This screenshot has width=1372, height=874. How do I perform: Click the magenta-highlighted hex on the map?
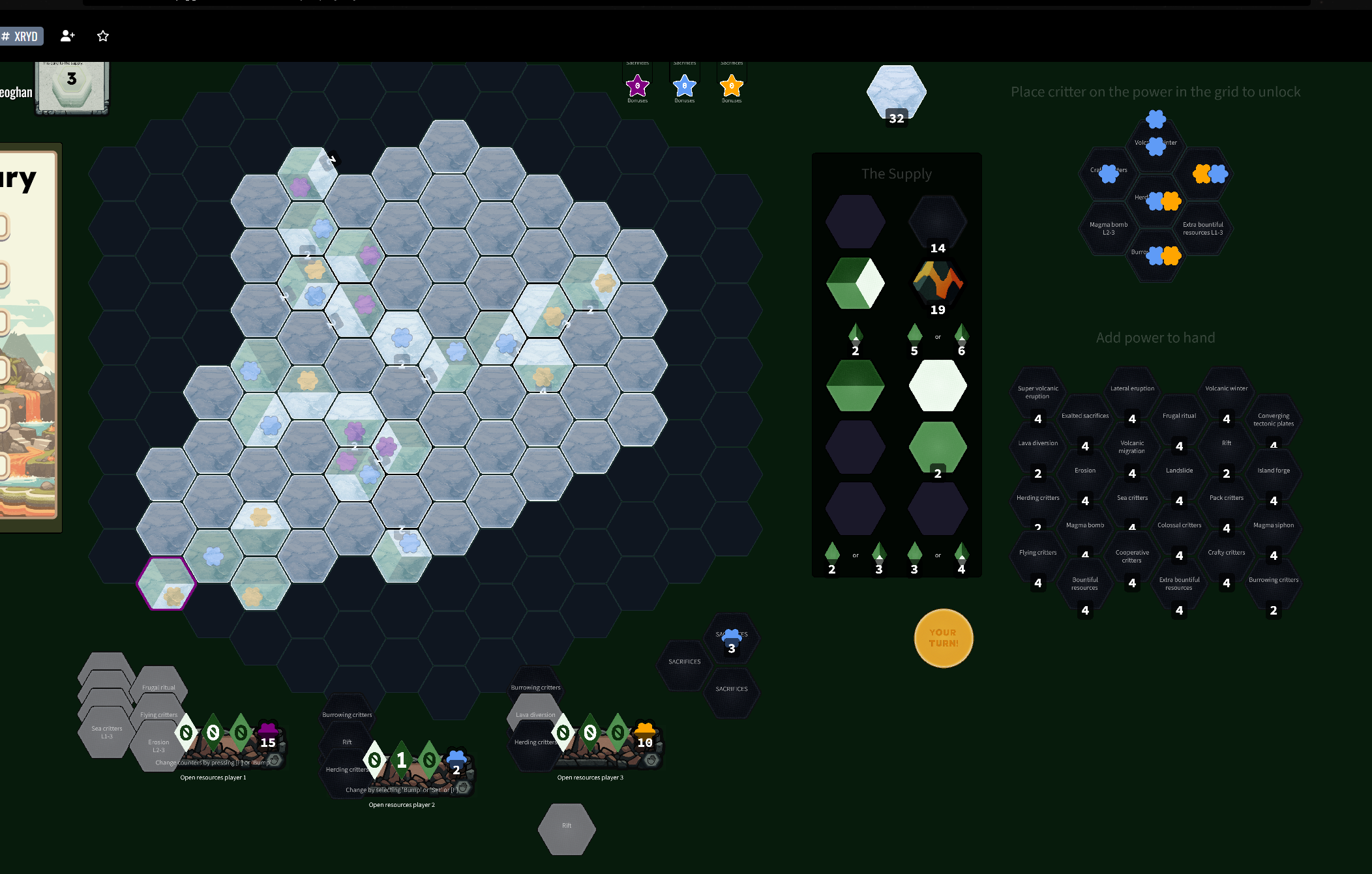coord(166,584)
